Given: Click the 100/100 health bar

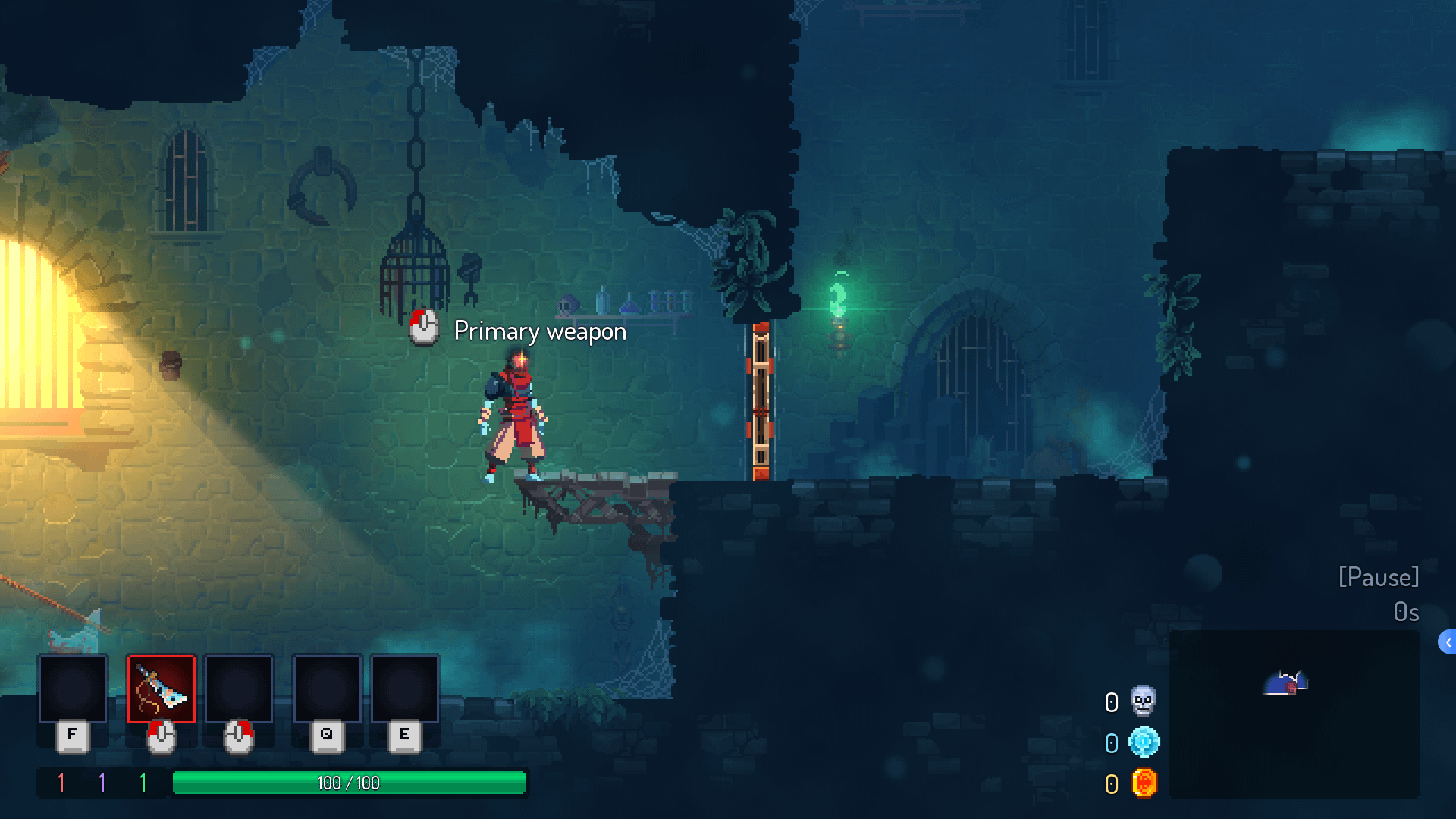Looking at the screenshot, I should [x=349, y=783].
